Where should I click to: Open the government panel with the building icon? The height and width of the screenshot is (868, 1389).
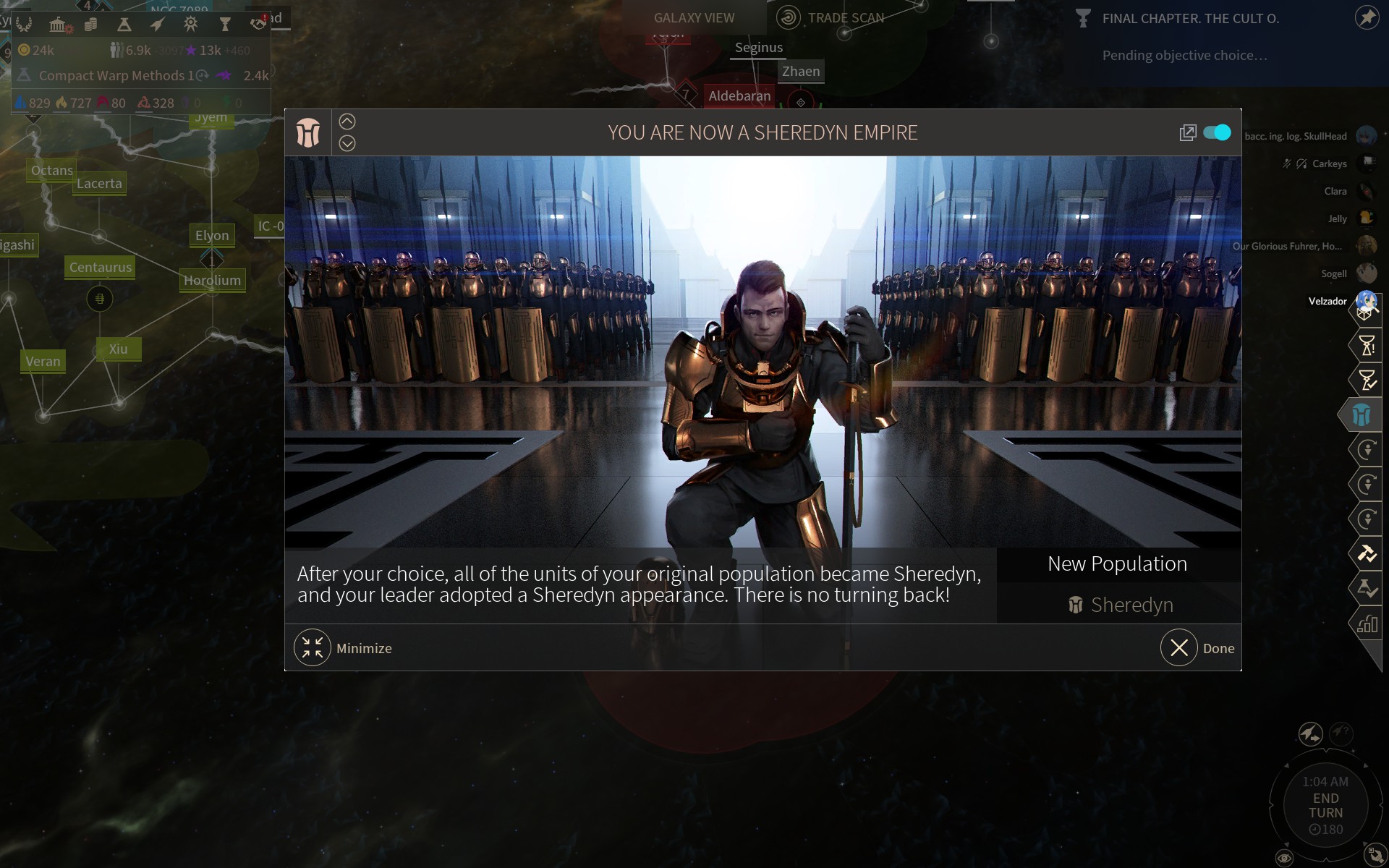(59, 24)
